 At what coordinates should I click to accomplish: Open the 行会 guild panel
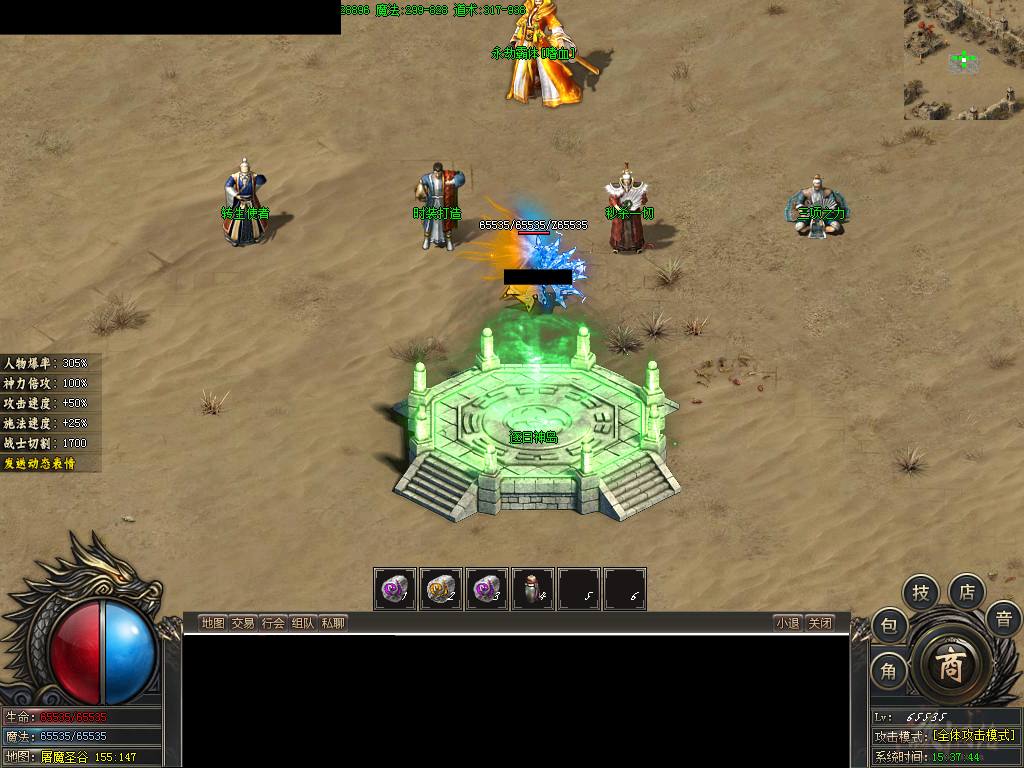[x=273, y=623]
